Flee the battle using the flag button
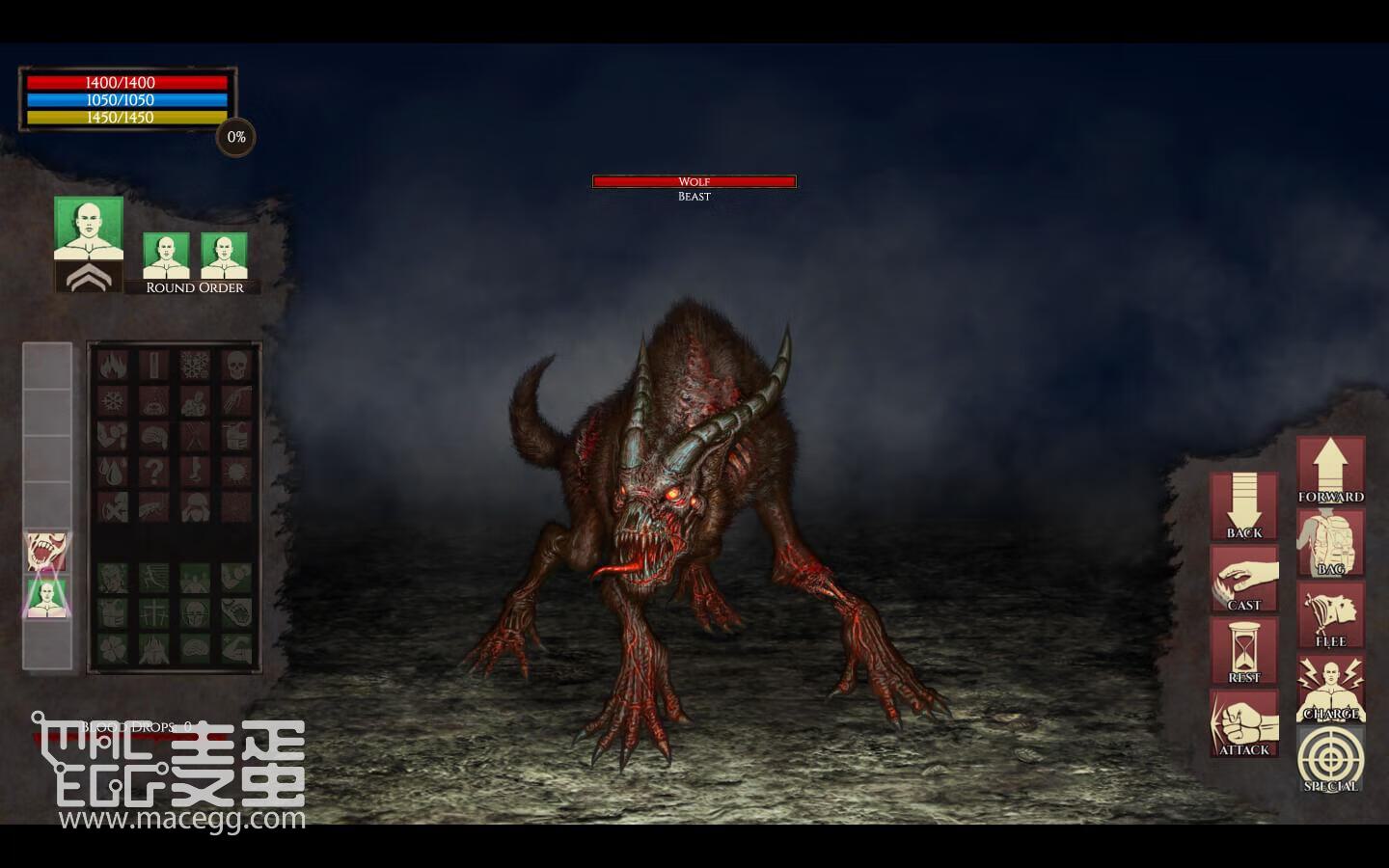The image size is (1389, 868). point(1330,615)
